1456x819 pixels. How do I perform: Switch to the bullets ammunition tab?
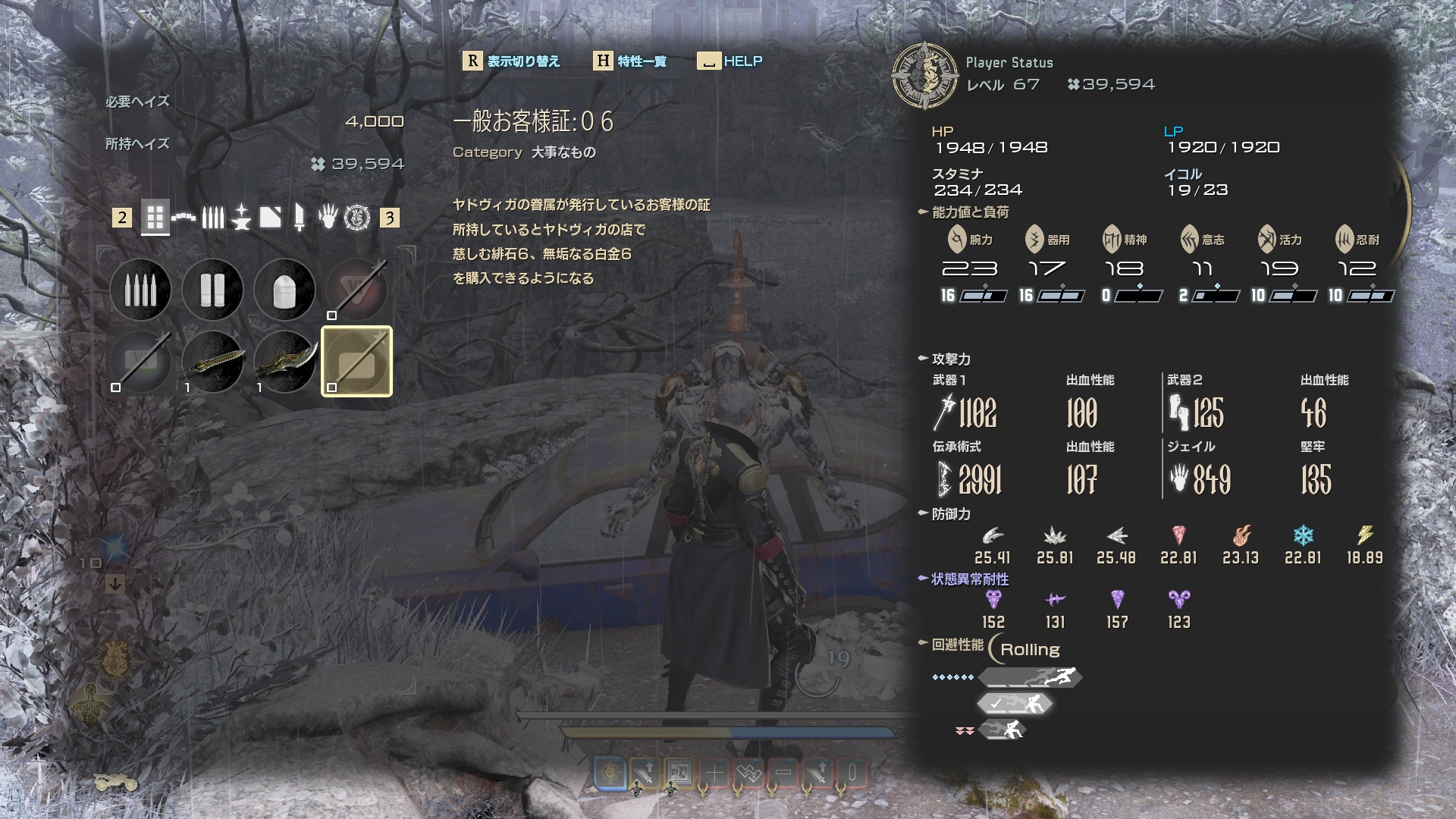click(x=213, y=218)
